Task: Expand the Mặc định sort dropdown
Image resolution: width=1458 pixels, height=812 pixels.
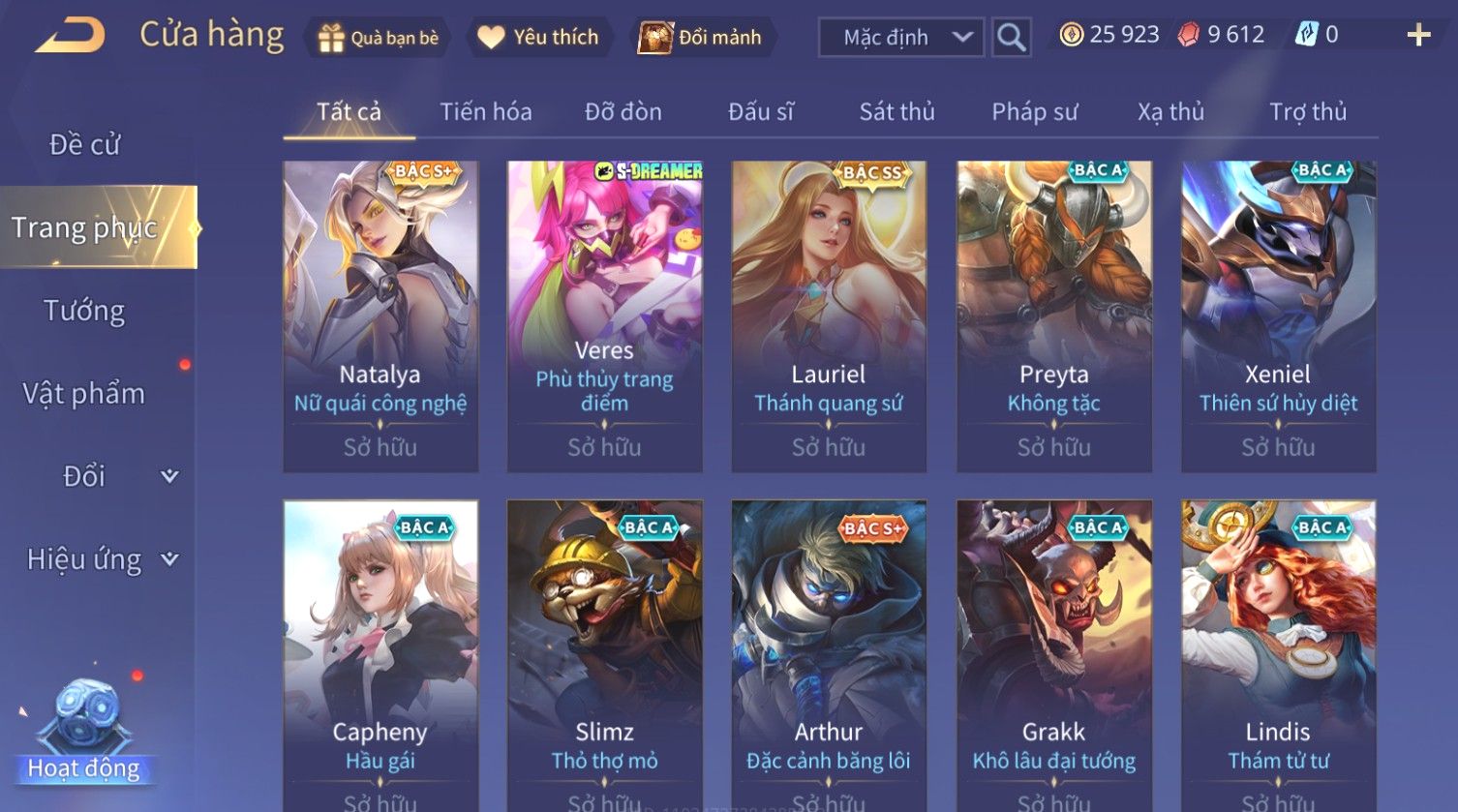Action: (900, 38)
